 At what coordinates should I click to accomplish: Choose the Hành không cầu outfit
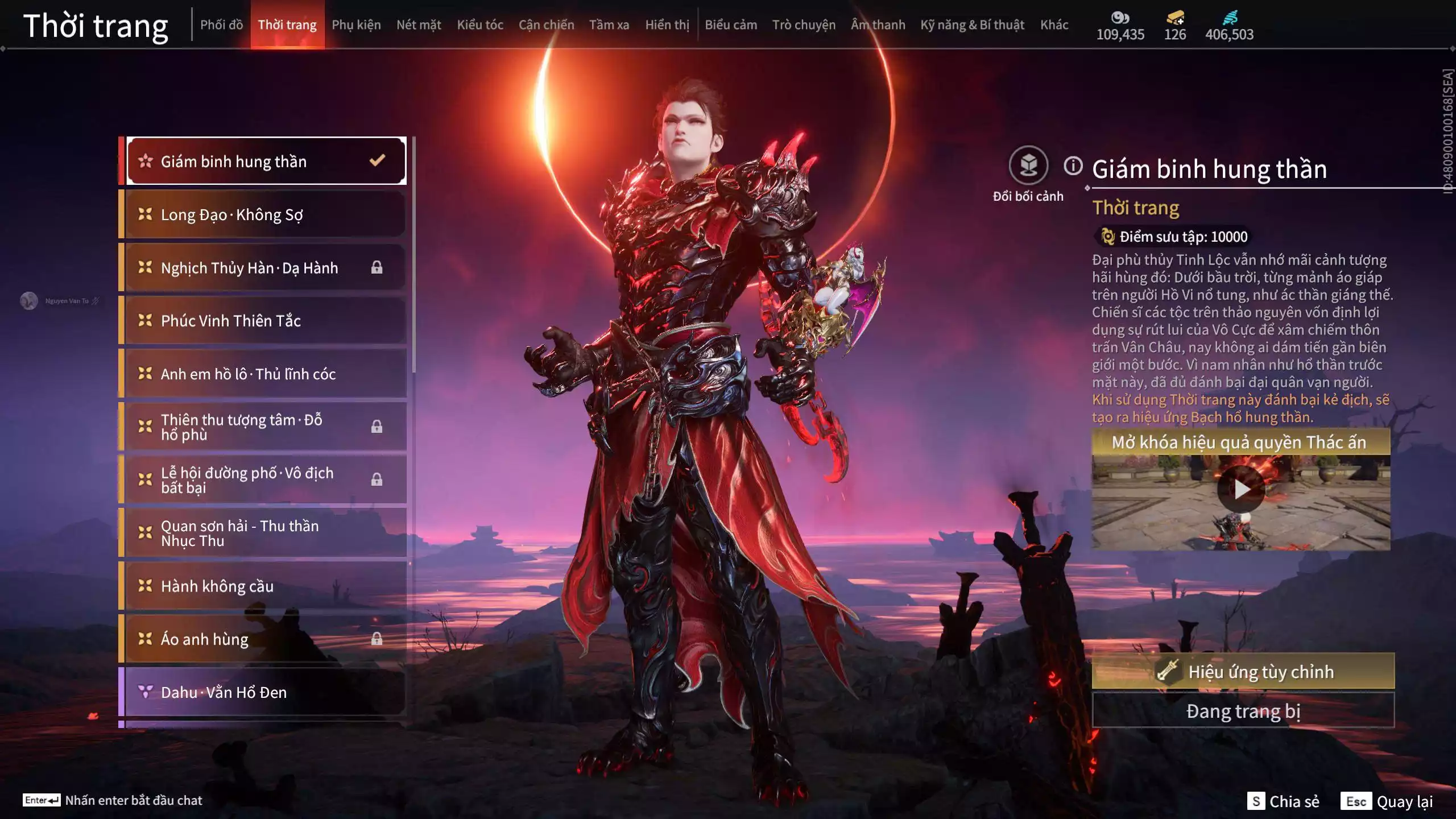[265, 586]
